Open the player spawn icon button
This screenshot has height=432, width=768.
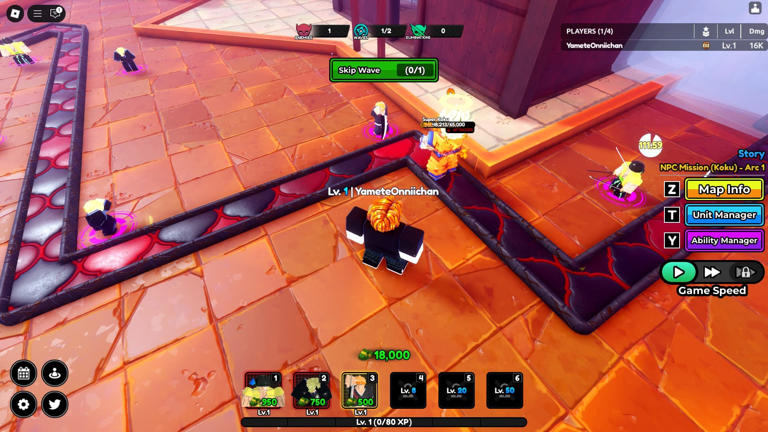point(55,374)
